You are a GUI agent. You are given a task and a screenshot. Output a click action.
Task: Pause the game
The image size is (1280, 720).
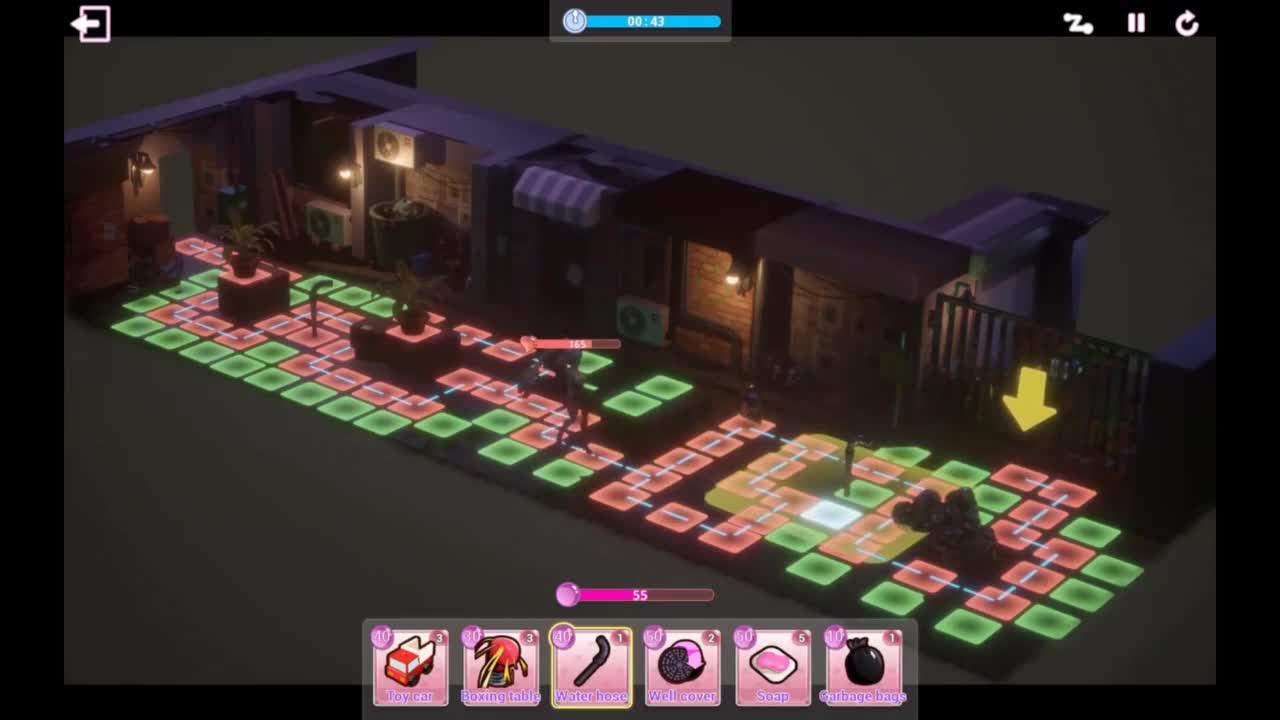(1136, 24)
